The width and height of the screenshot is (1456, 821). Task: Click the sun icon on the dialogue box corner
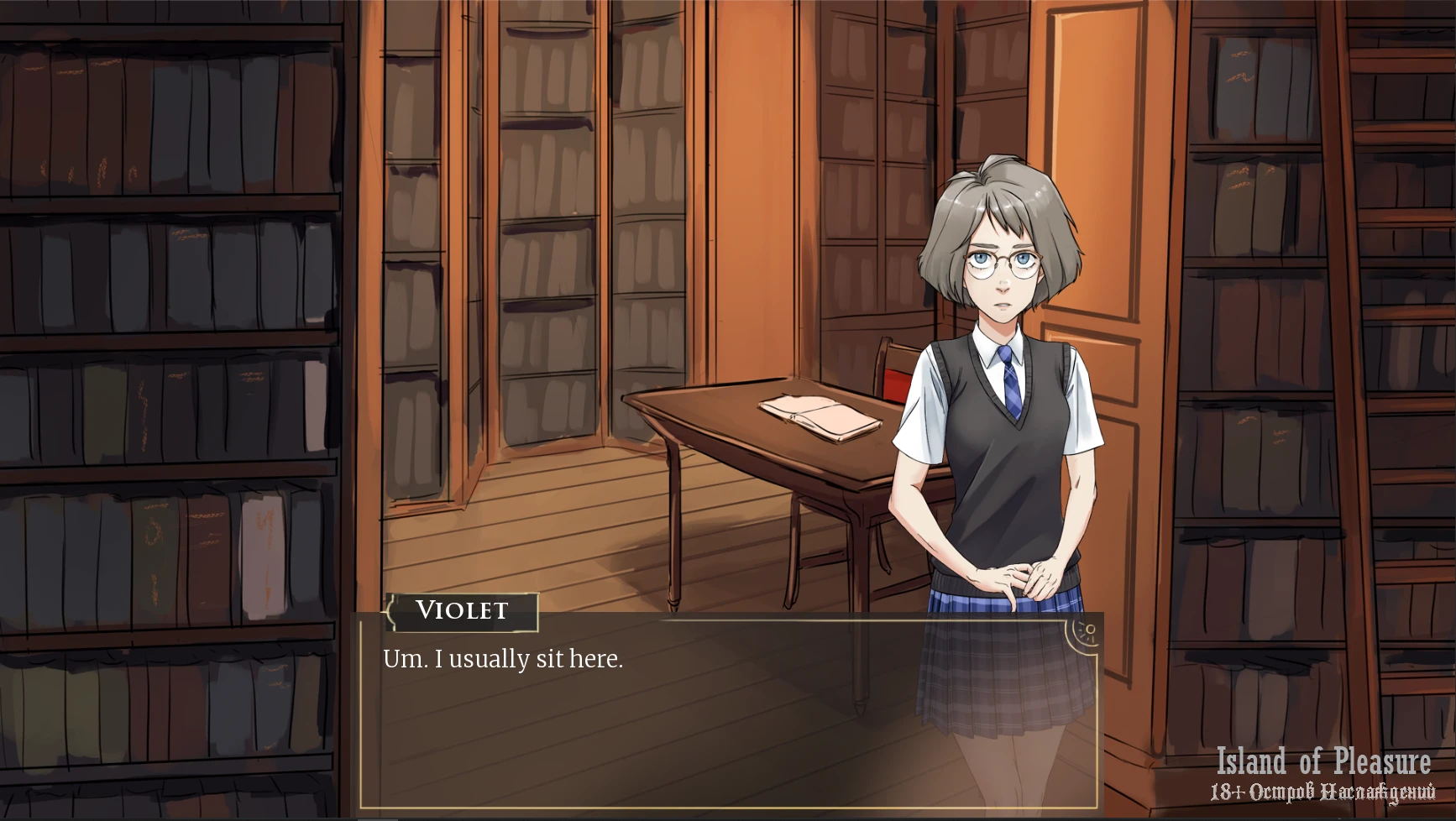[x=1087, y=632]
